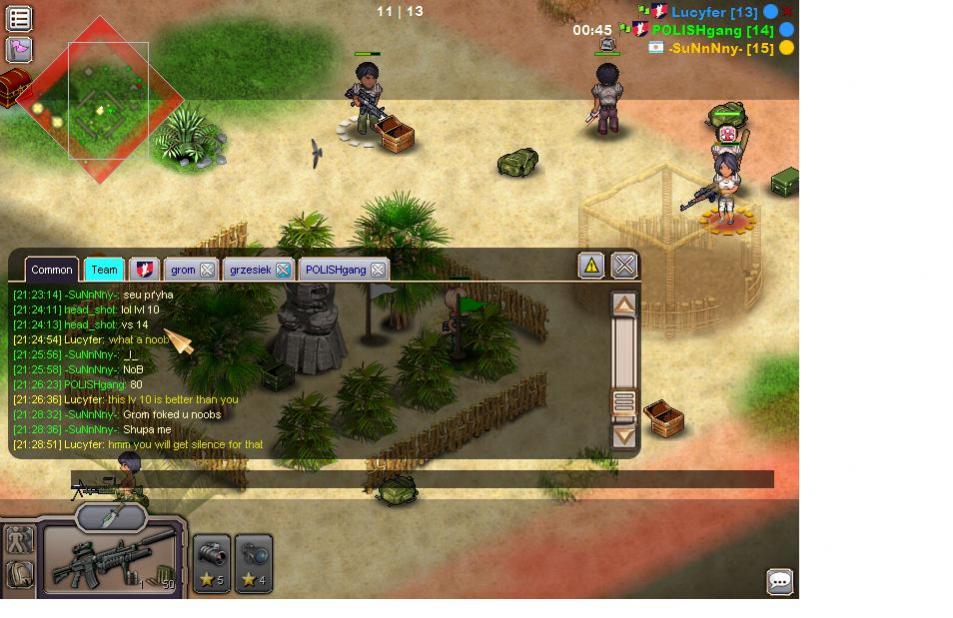The height and width of the screenshot is (618, 953).
Task: Select the grzesiek chat tab
Action: pyautogui.click(x=250, y=270)
